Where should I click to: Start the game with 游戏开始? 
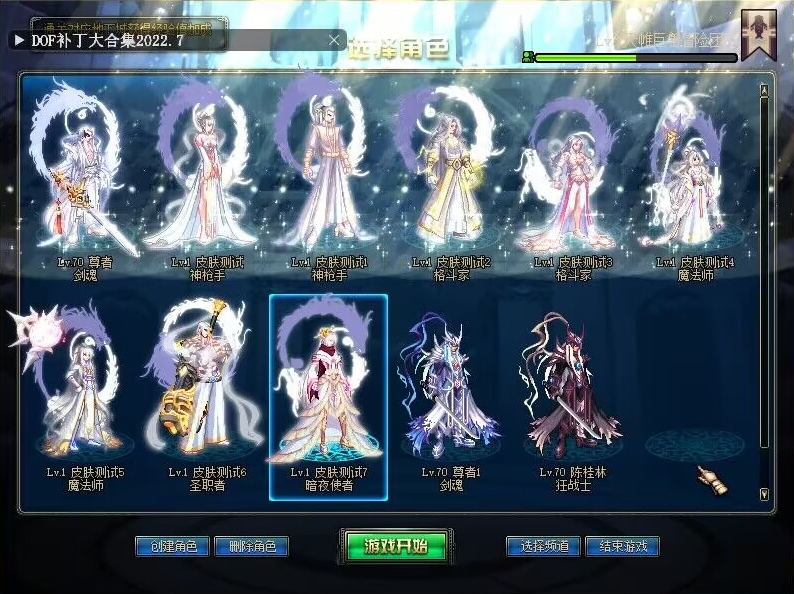(395, 546)
